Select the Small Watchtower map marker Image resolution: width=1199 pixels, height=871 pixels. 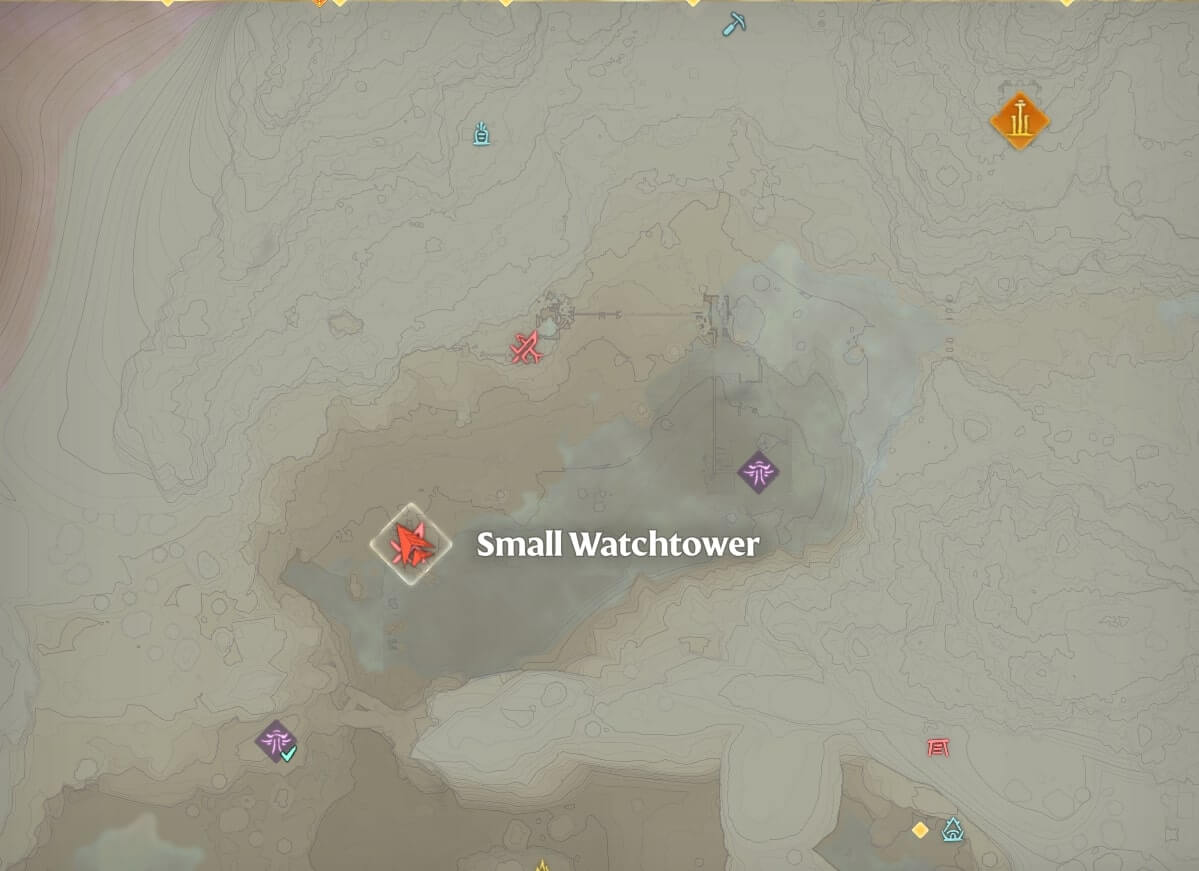pyautogui.click(x=410, y=544)
